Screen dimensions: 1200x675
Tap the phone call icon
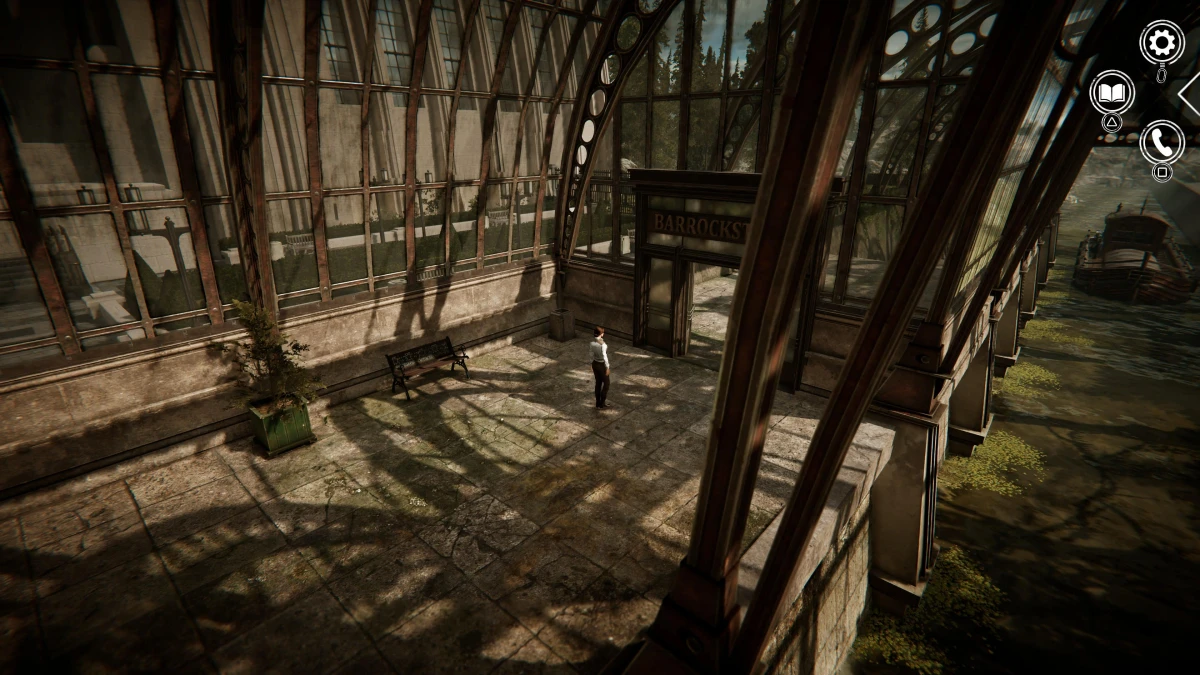click(1161, 142)
